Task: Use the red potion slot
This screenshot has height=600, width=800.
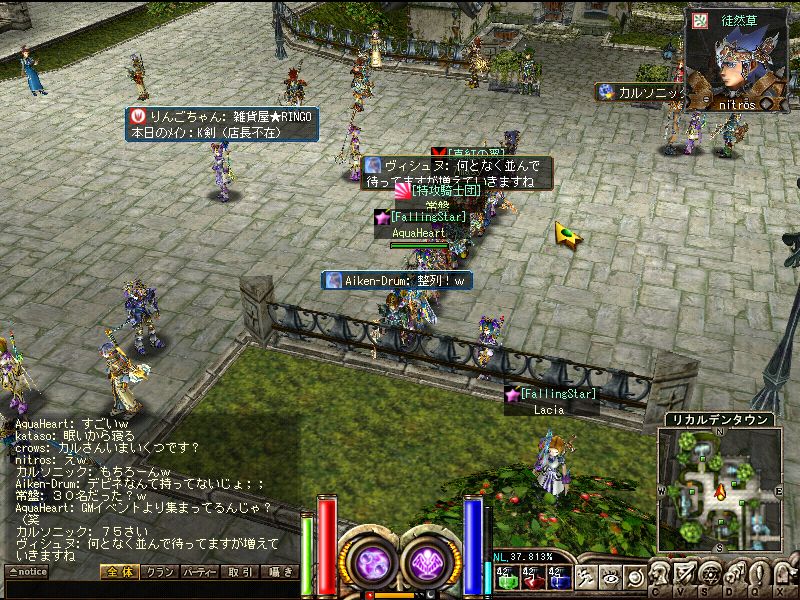Action: tap(531, 575)
